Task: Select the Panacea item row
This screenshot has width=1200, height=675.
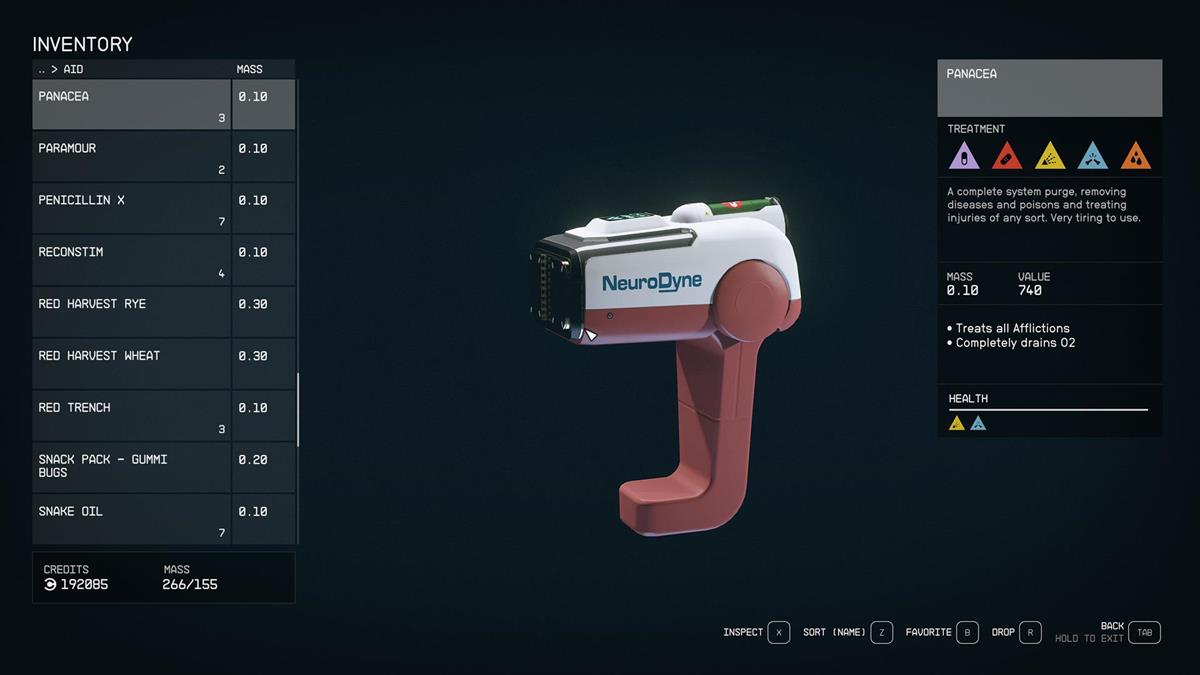Action: coord(131,105)
